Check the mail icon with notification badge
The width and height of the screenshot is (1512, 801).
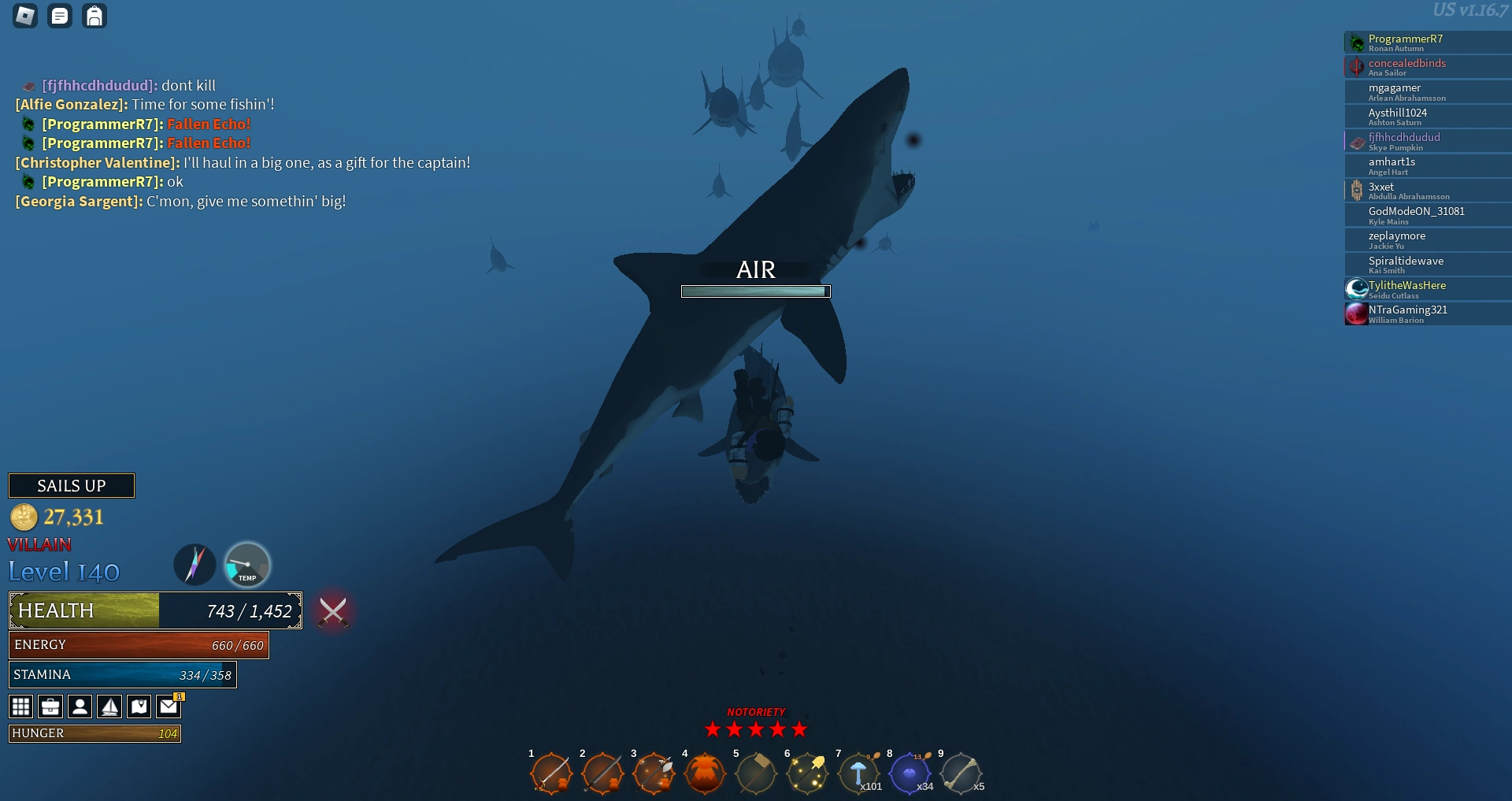168,706
